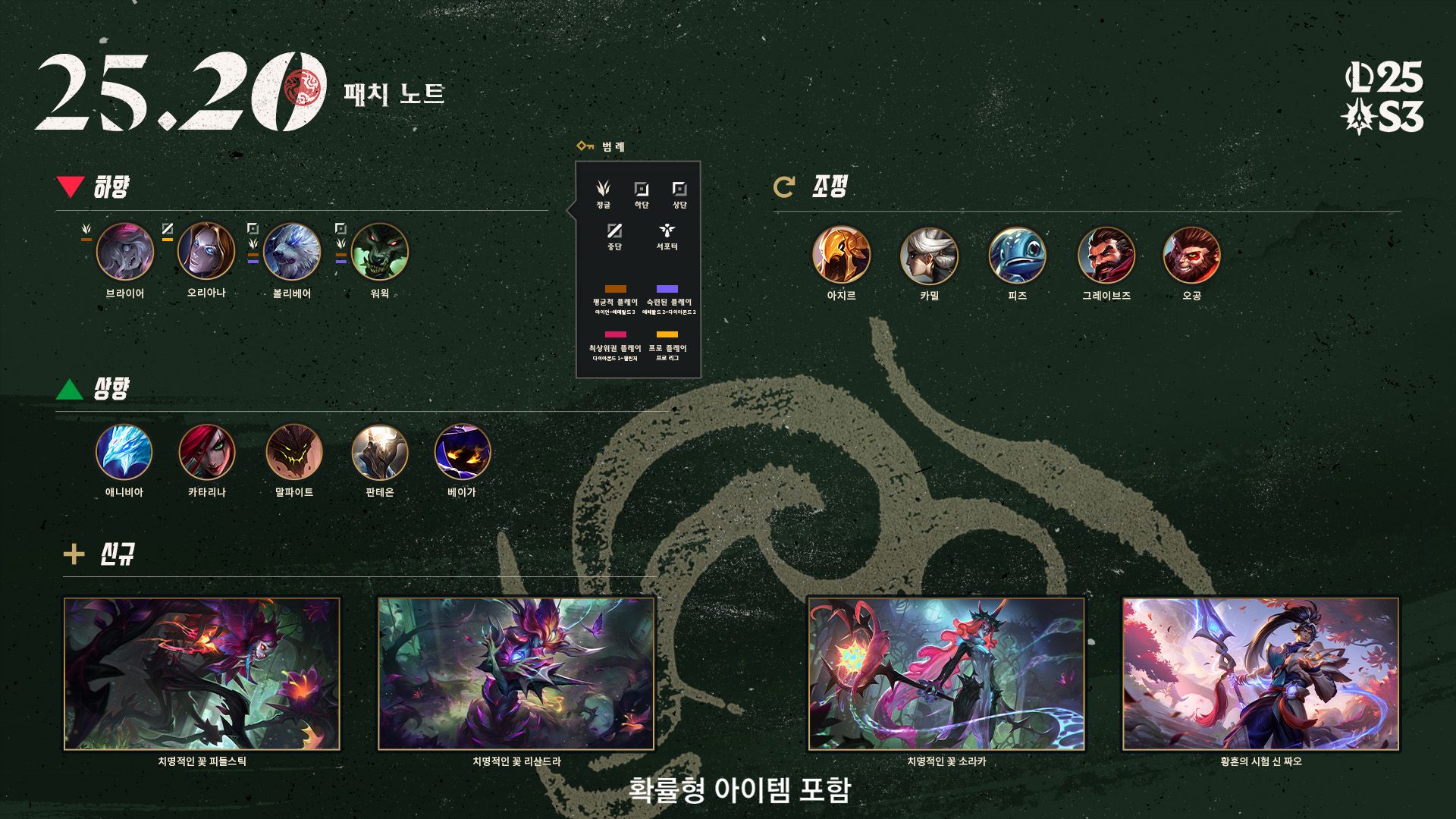Choose the 볼리베어 portrait

(x=292, y=252)
